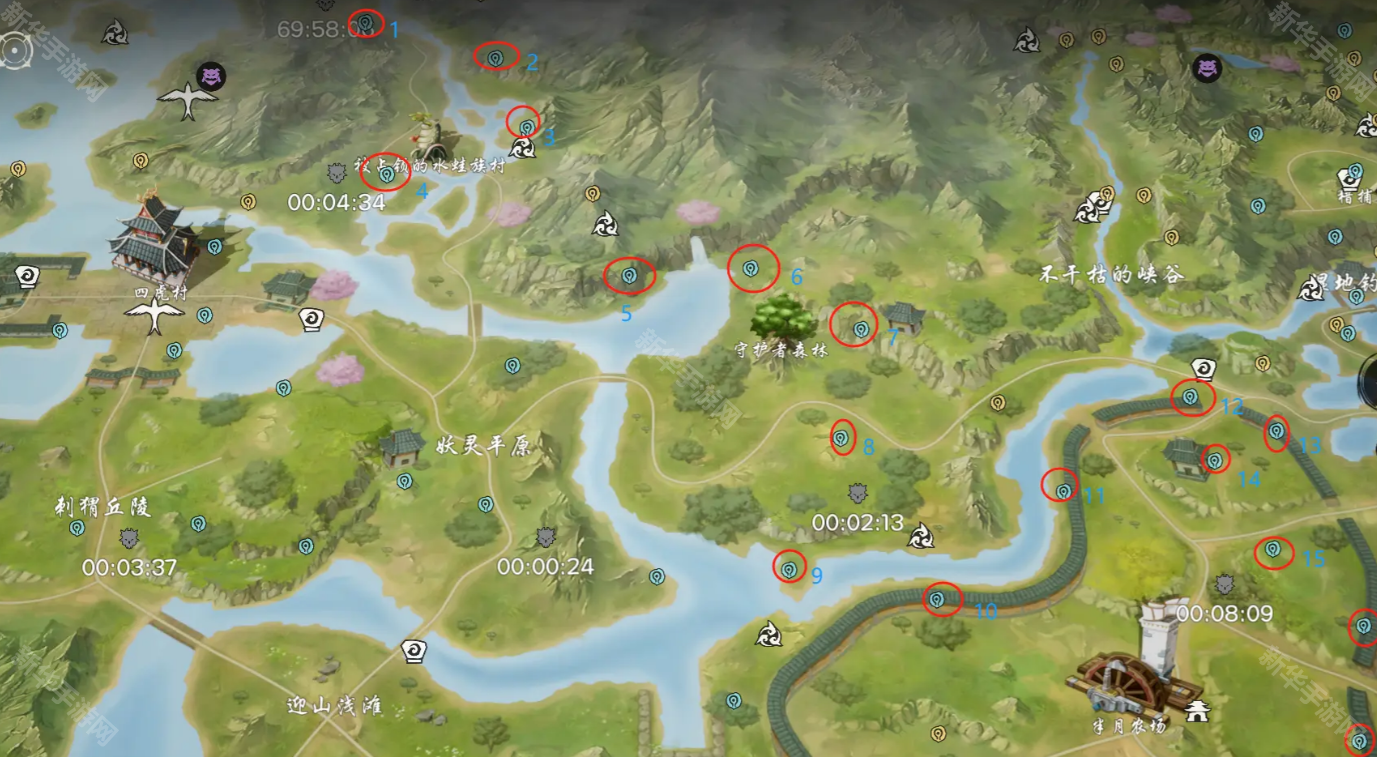Click the circled teal marker numbered 7
Viewport: 1377px width, 757px height.
pyautogui.click(x=859, y=328)
